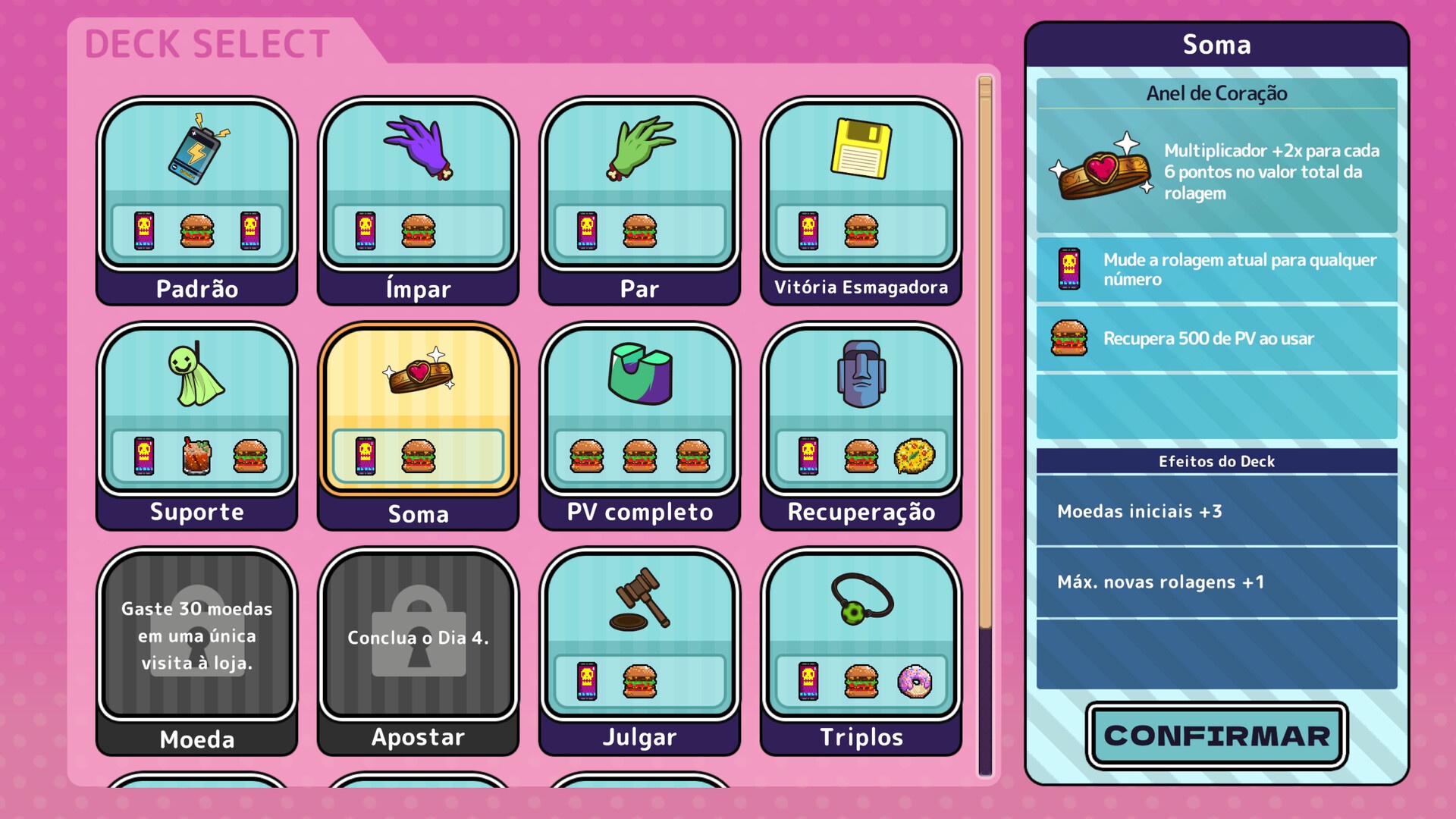The width and height of the screenshot is (1456, 819).
Task: Click the locked Moeda deck
Action: pyautogui.click(x=197, y=651)
